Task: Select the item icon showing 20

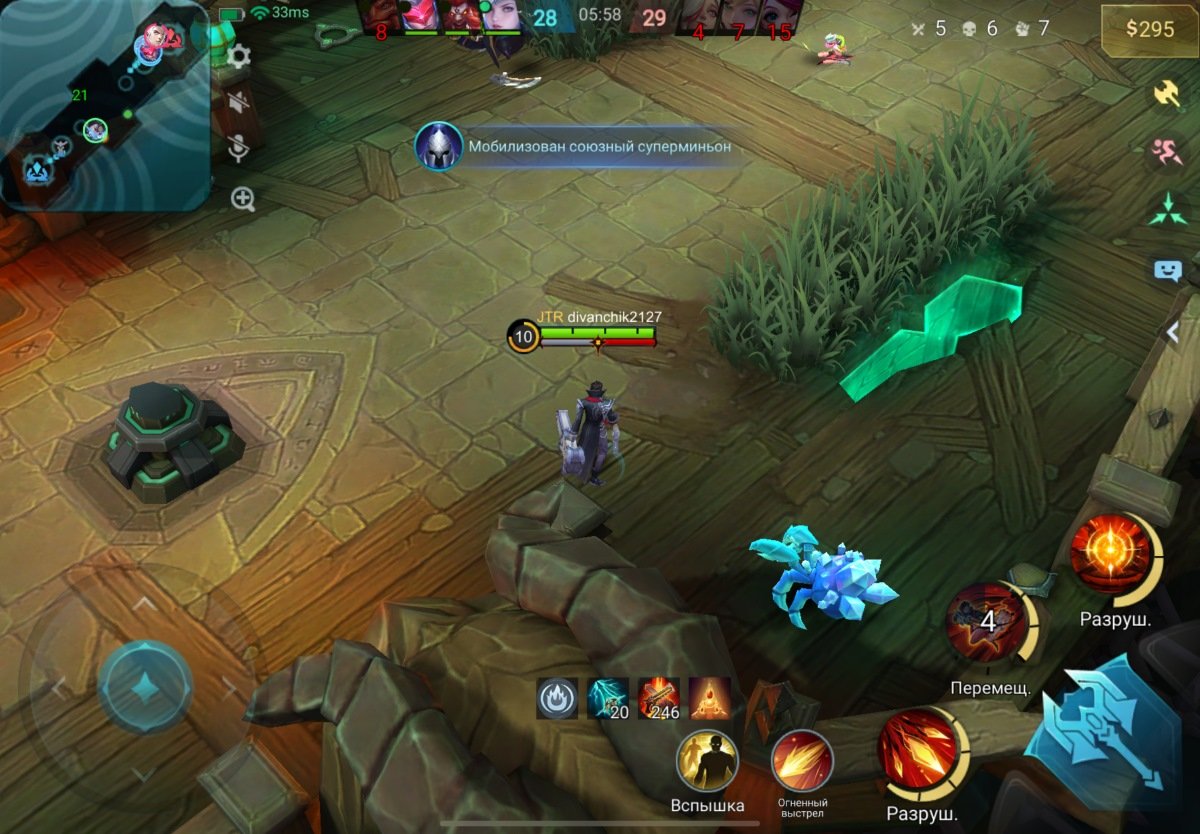Action: 608,699
